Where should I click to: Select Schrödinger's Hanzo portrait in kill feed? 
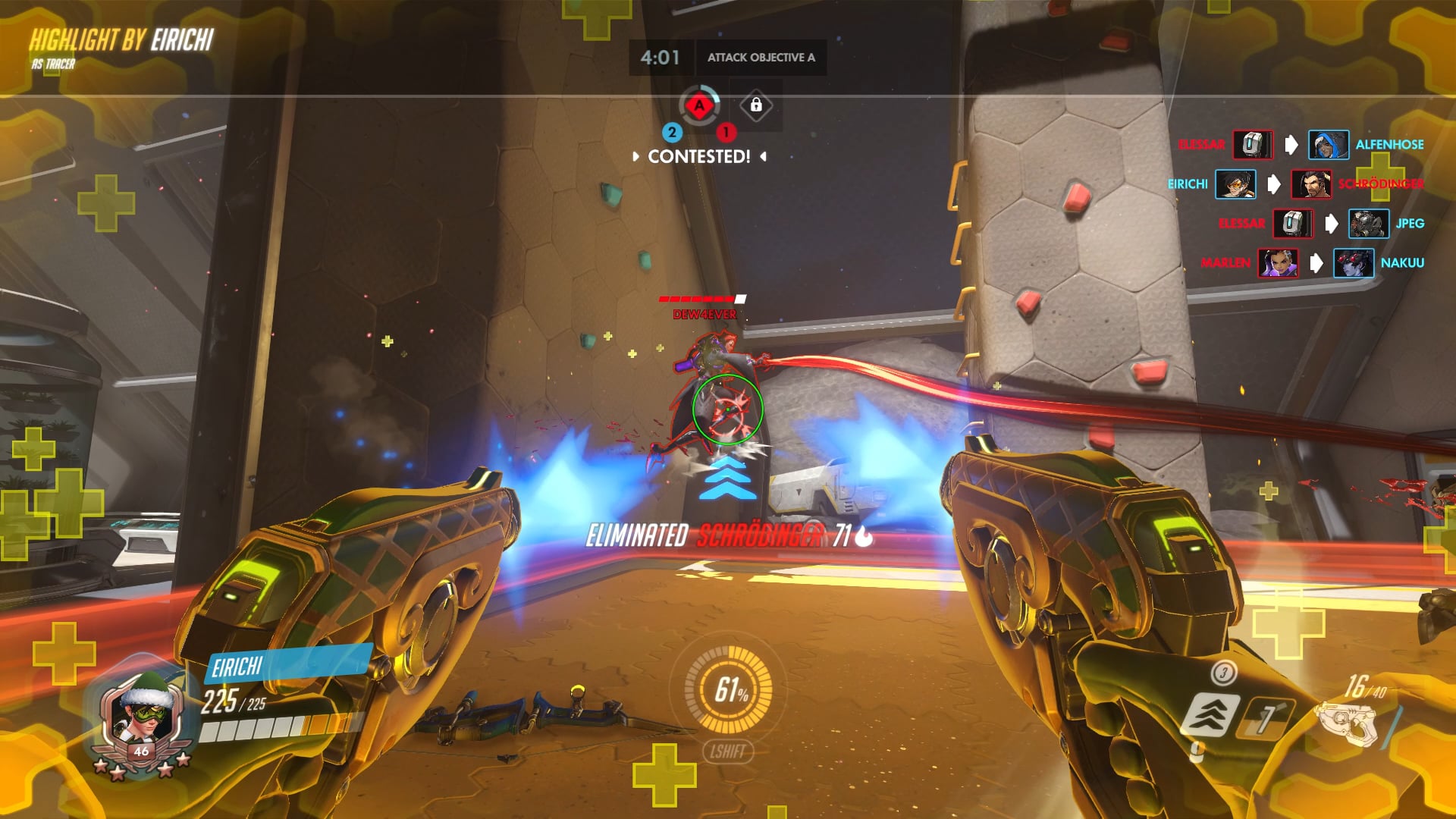pos(1310,184)
